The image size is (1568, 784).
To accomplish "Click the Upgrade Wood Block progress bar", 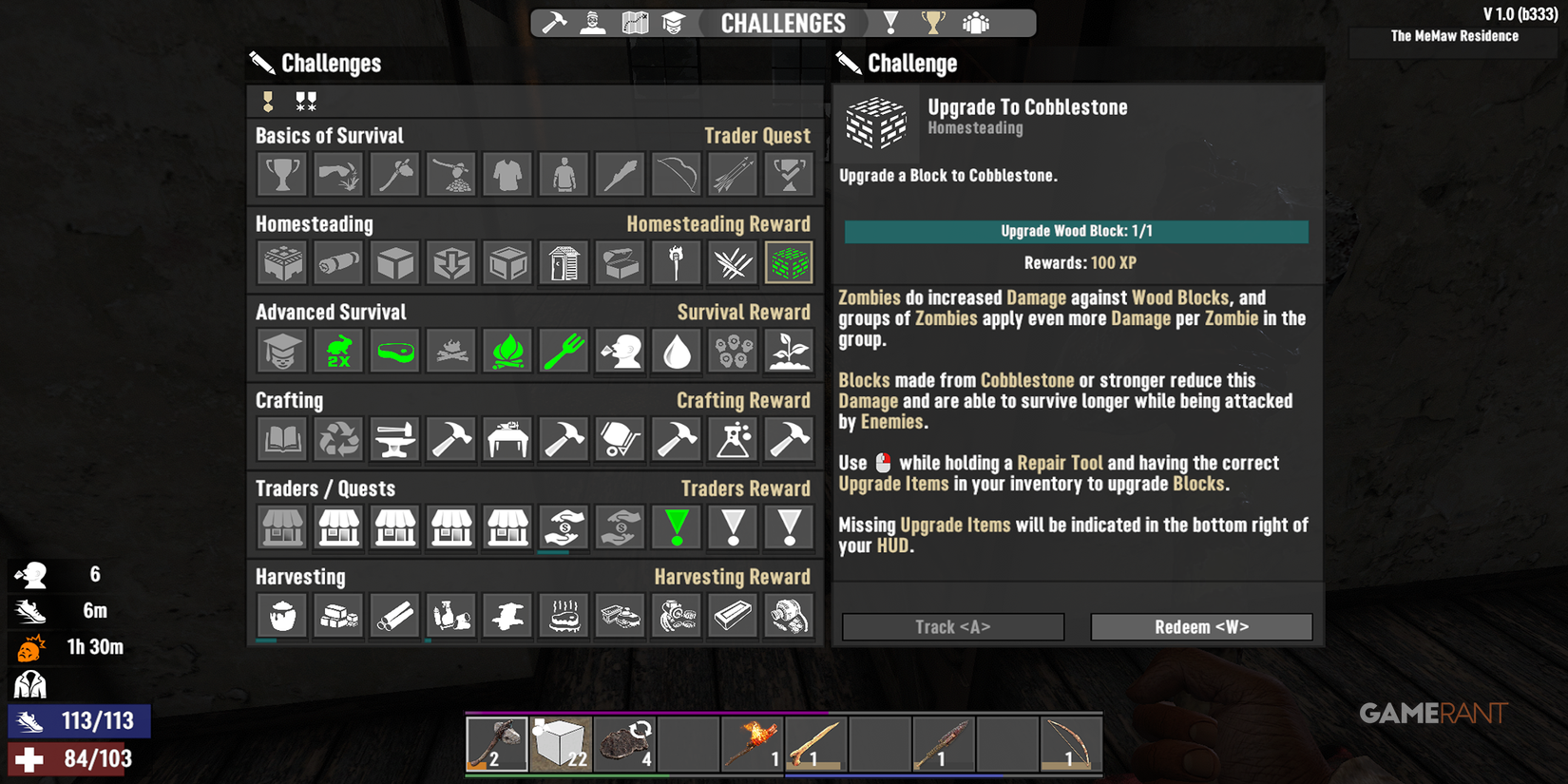I will (x=1076, y=231).
